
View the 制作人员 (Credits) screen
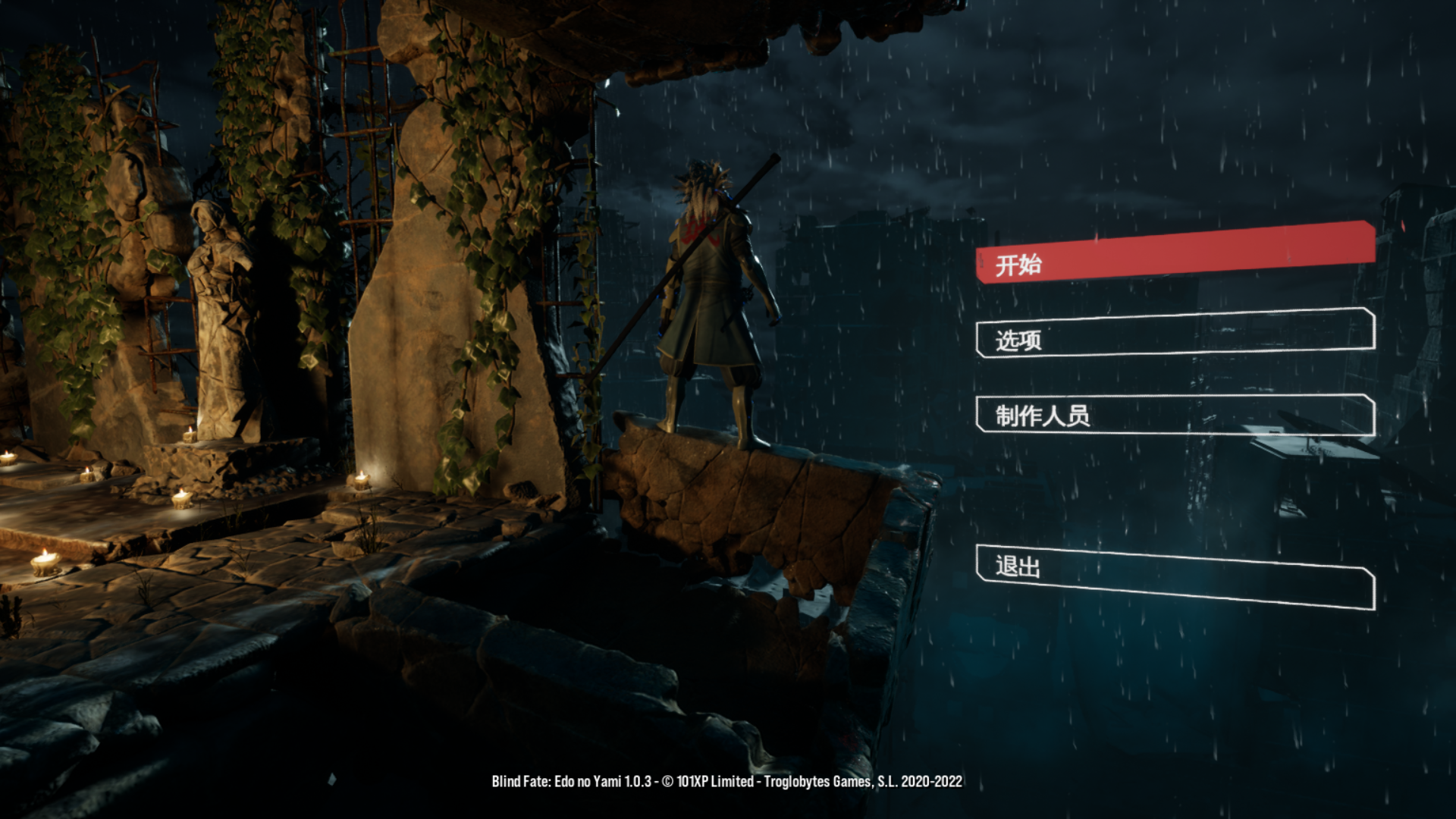[1175, 414]
